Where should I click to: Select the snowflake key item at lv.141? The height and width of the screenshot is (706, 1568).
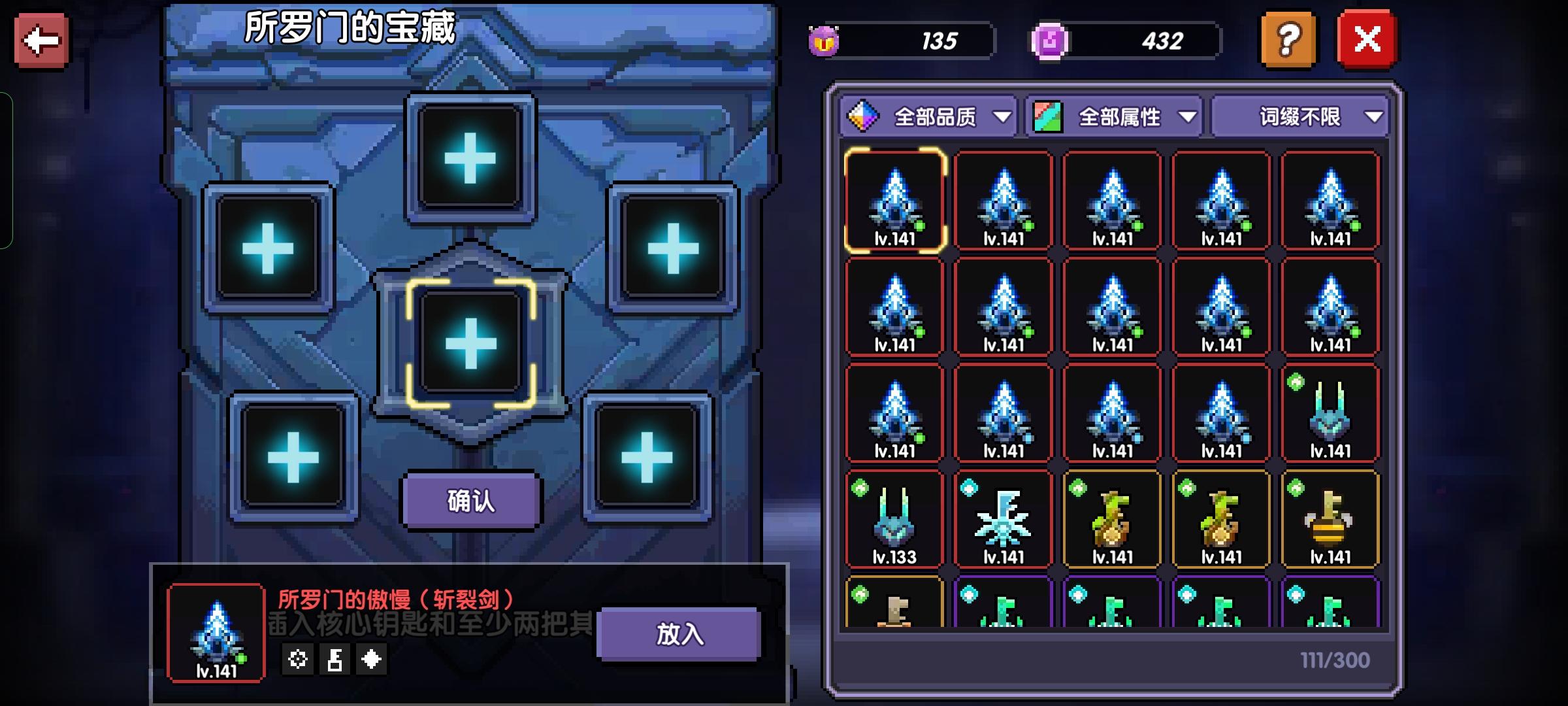tap(1002, 520)
